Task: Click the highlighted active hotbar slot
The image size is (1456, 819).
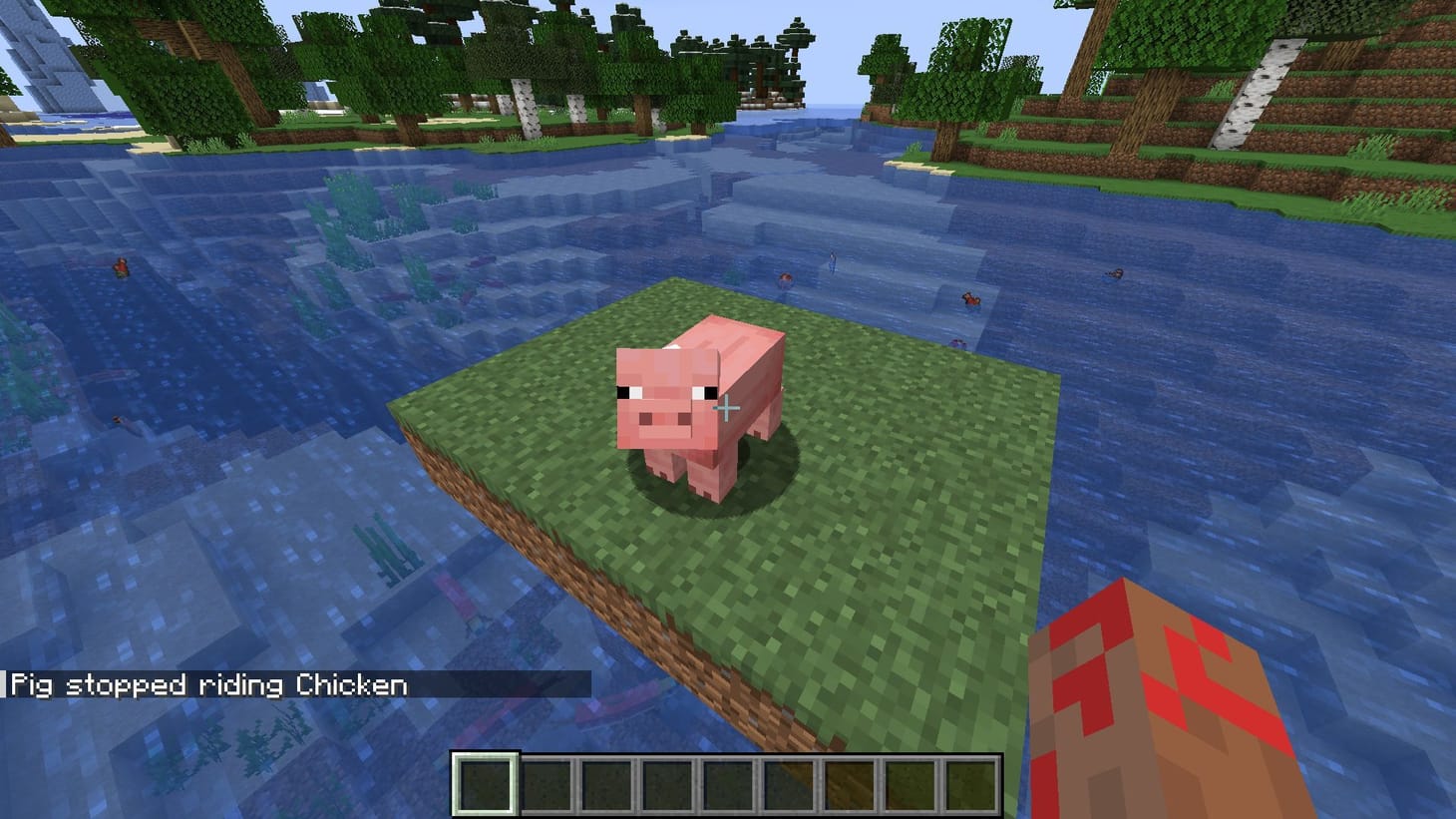Action: (485, 783)
